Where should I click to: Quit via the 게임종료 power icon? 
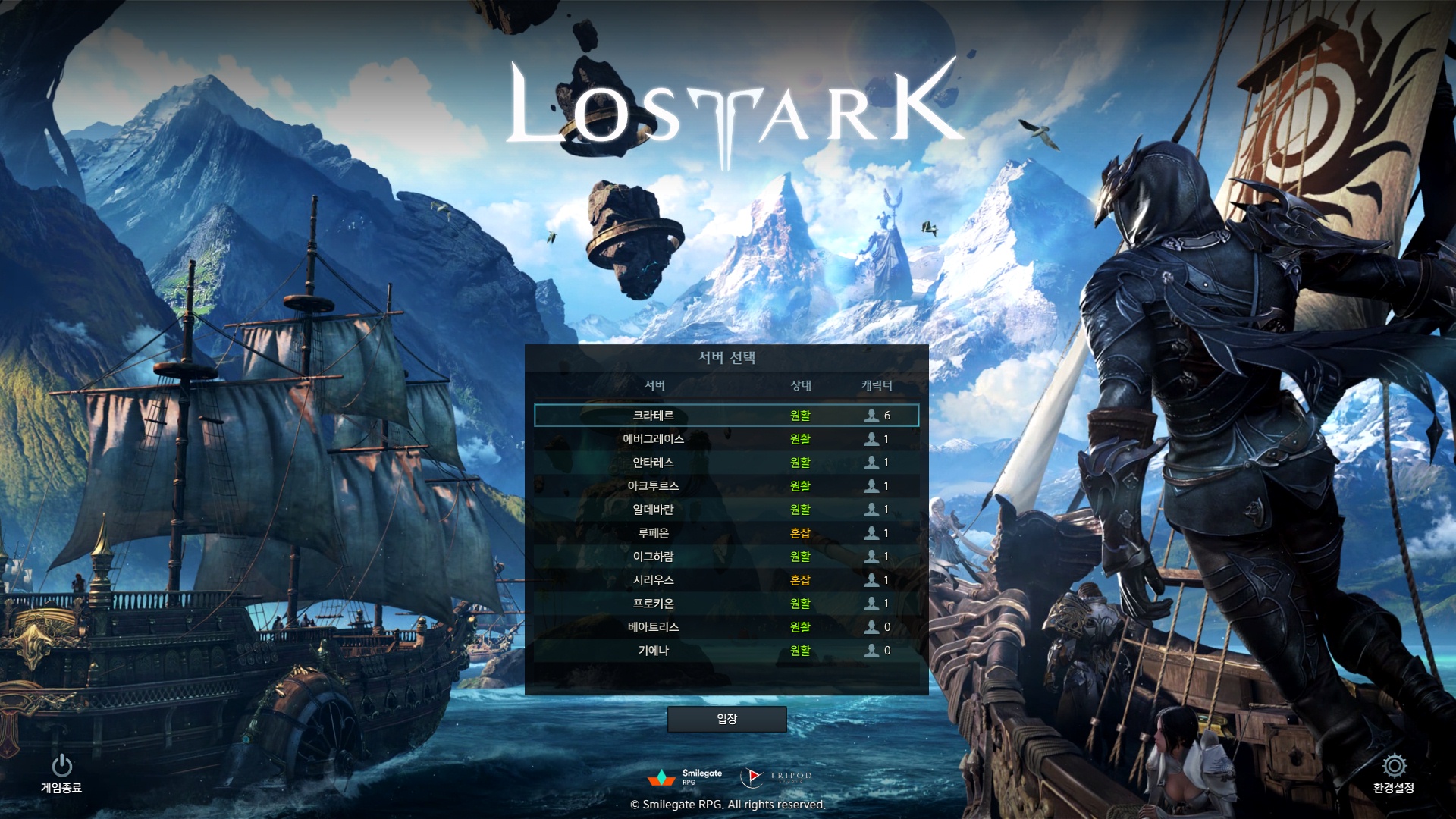[x=61, y=766]
